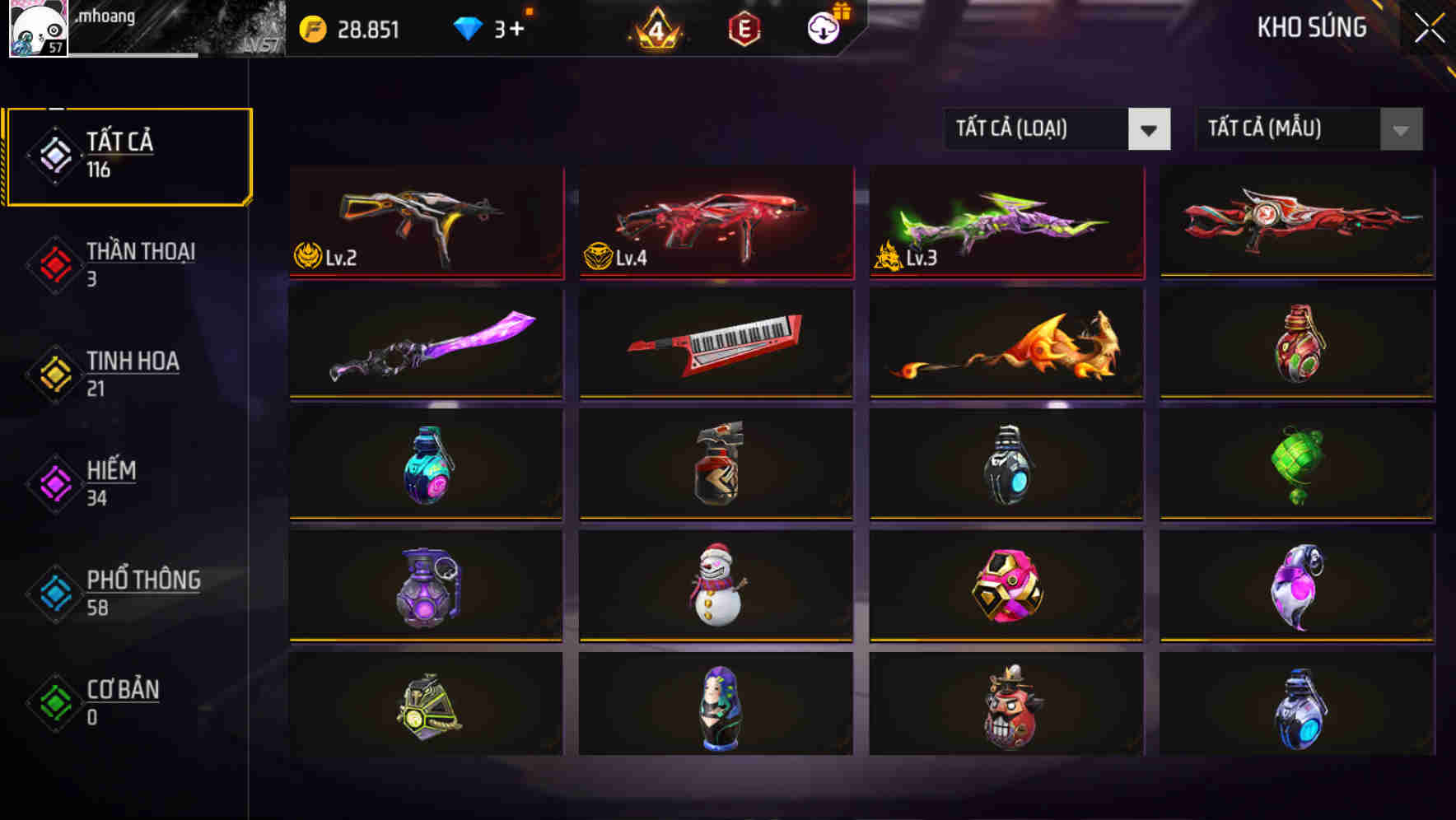Screen dimensions: 1456x820
Task: Click the .mhoang player name
Action: 107,16
